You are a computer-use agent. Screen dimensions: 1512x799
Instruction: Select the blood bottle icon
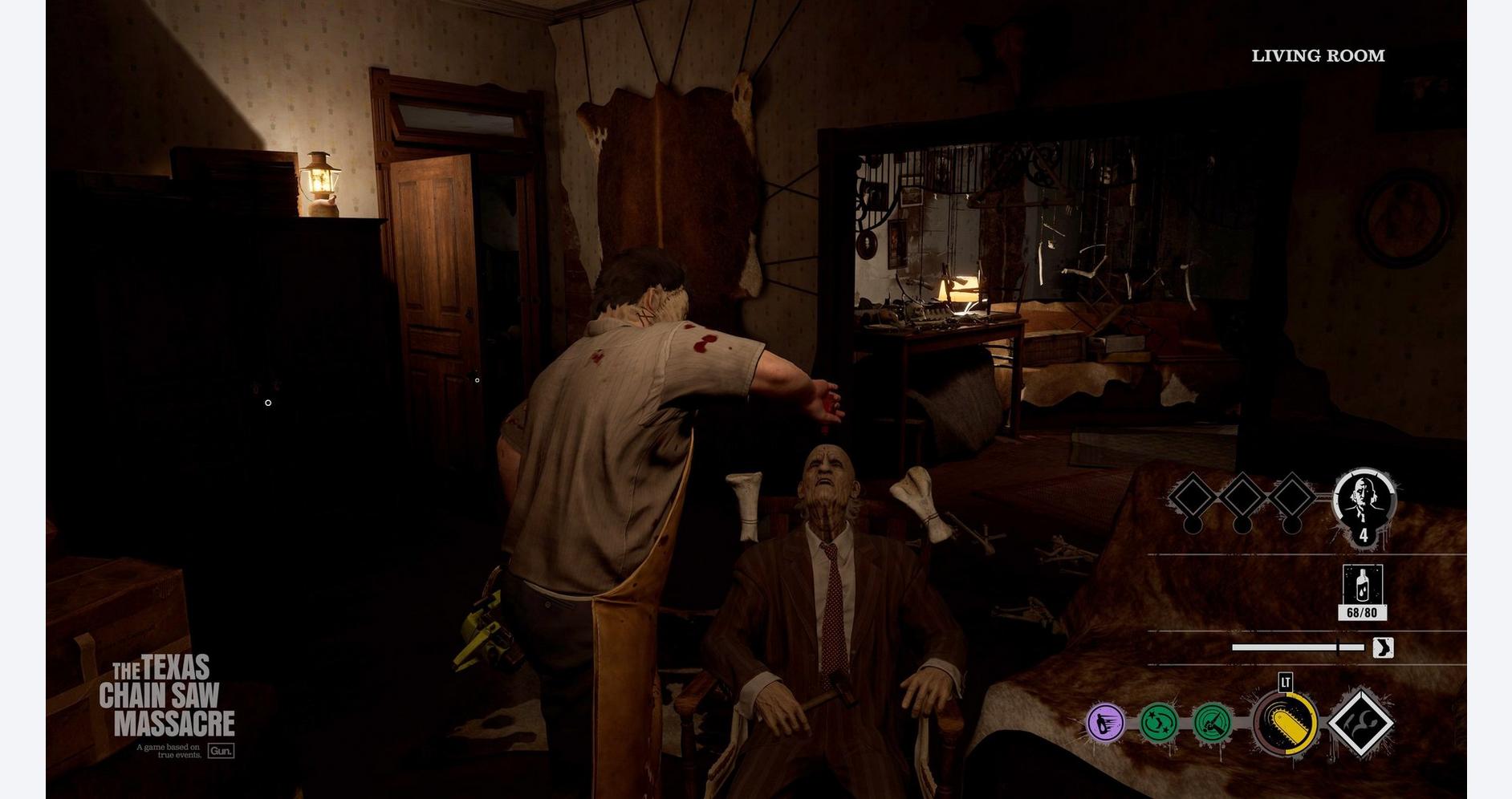coord(1362,586)
